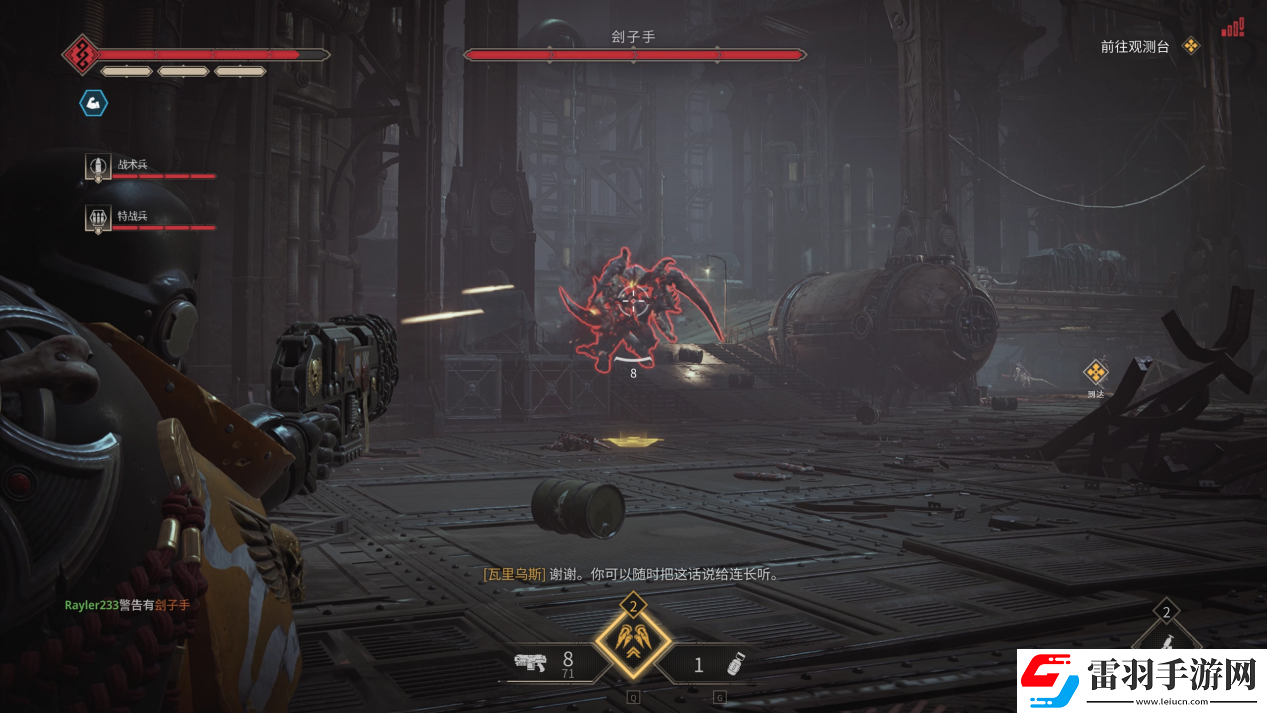
Task: Click the gold objective waypoint marker
Action: (x=1096, y=373)
